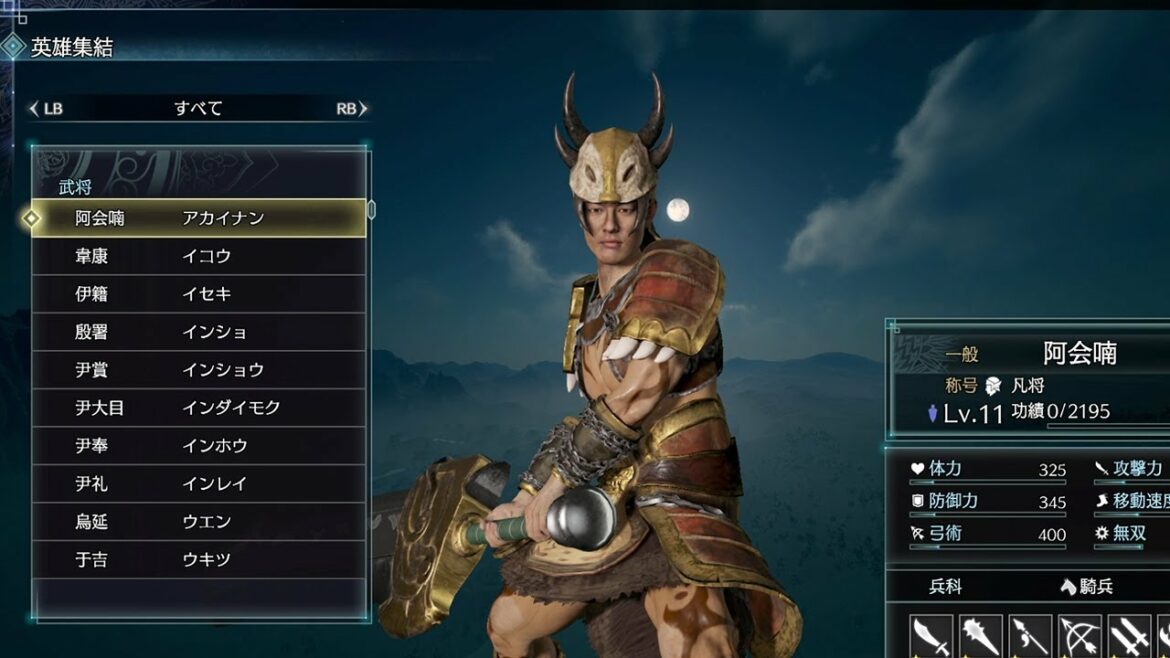Image resolution: width=1170 pixels, height=658 pixels.
Task: Click the 尹奉 (インホウ) row
Action: point(198,446)
